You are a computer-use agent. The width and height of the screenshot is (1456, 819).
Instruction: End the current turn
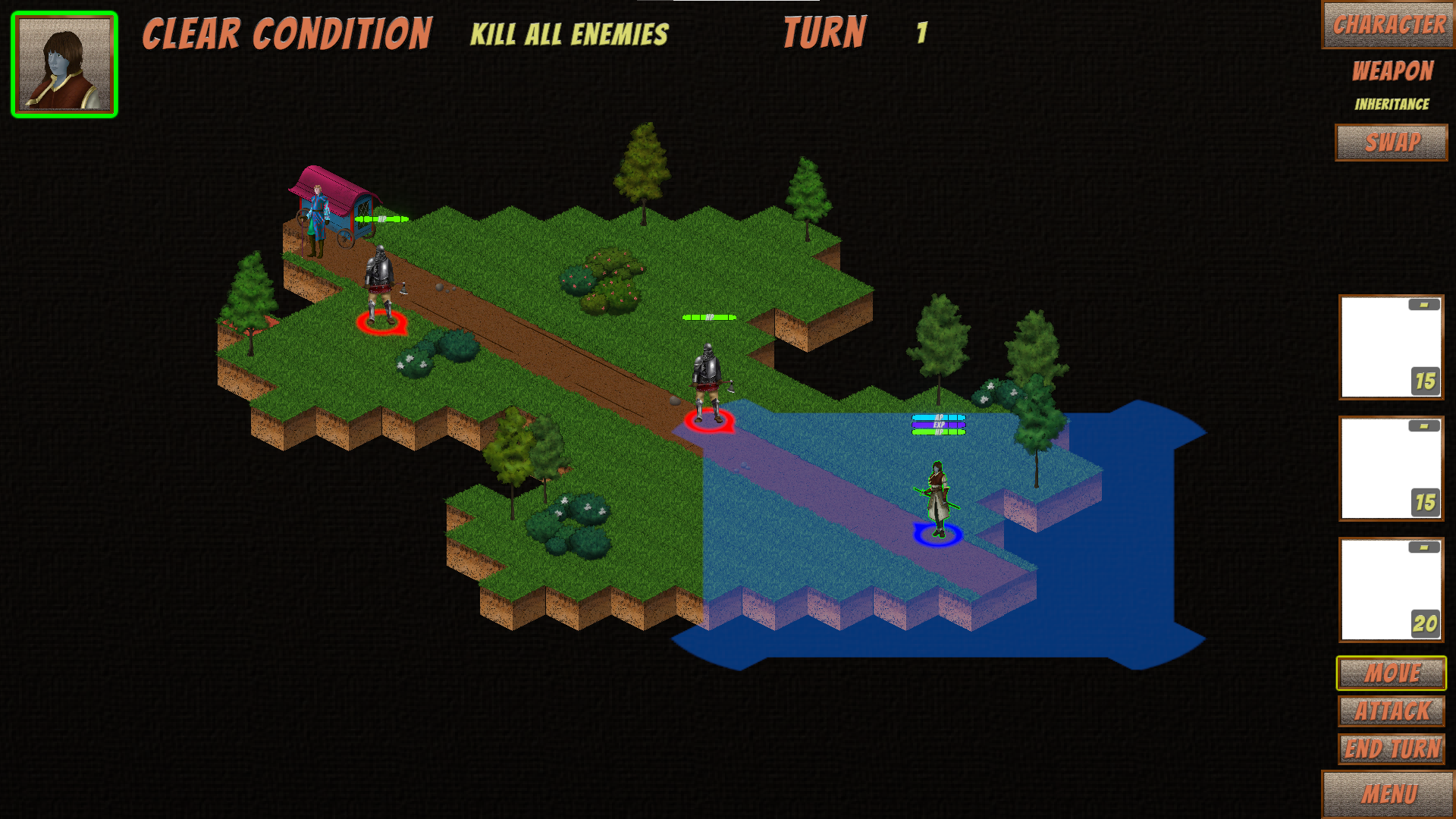(x=1392, y=749)
